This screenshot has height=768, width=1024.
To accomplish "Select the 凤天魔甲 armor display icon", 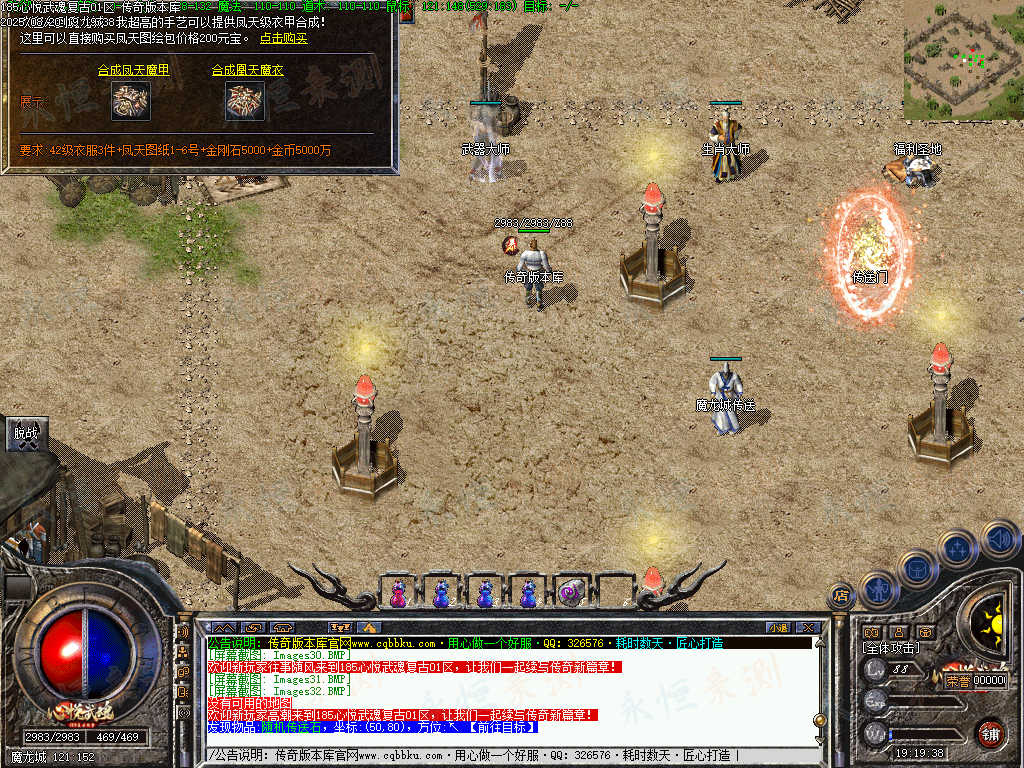I will coord(130,101).
